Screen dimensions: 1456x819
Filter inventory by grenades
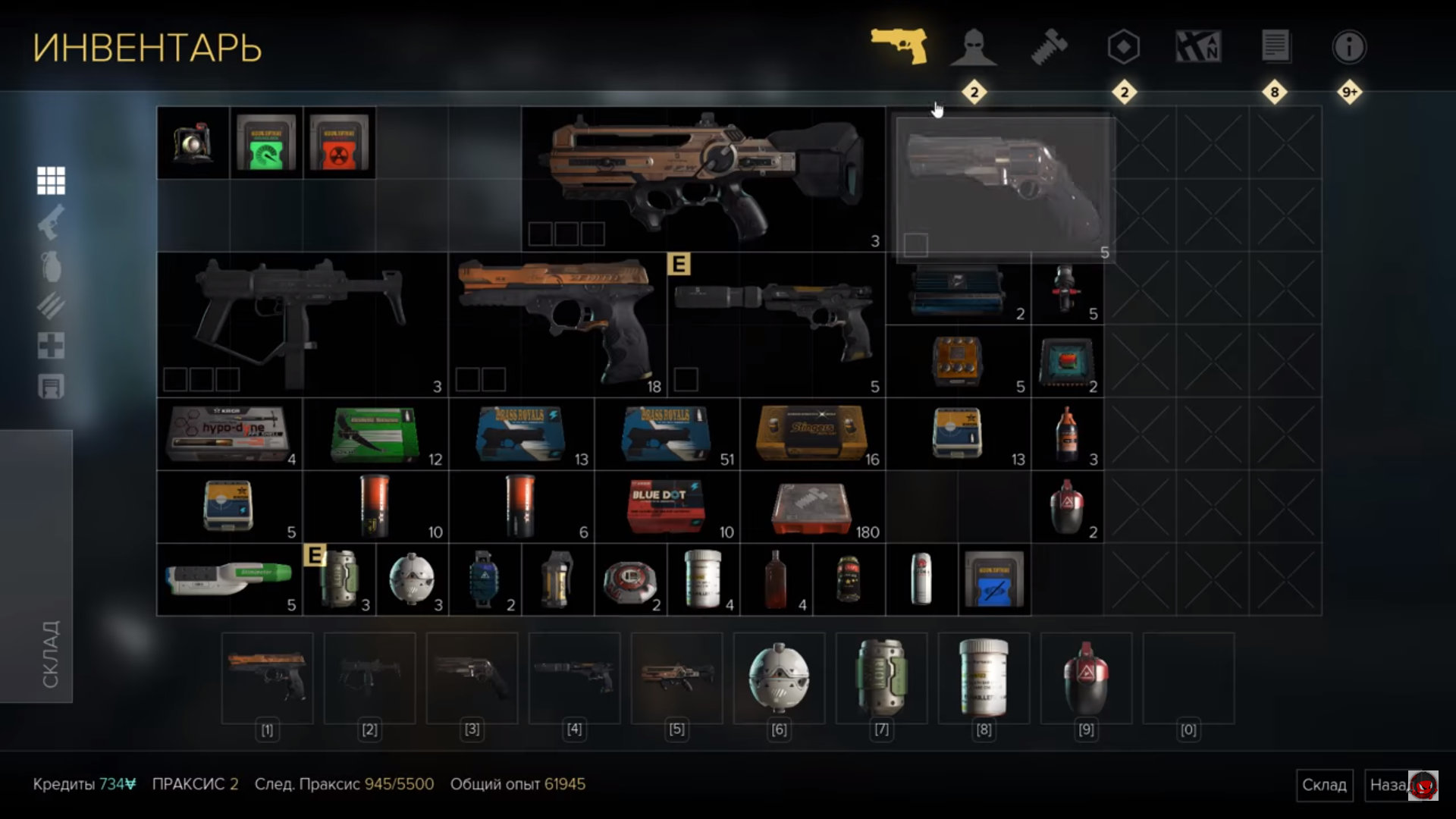51,265
